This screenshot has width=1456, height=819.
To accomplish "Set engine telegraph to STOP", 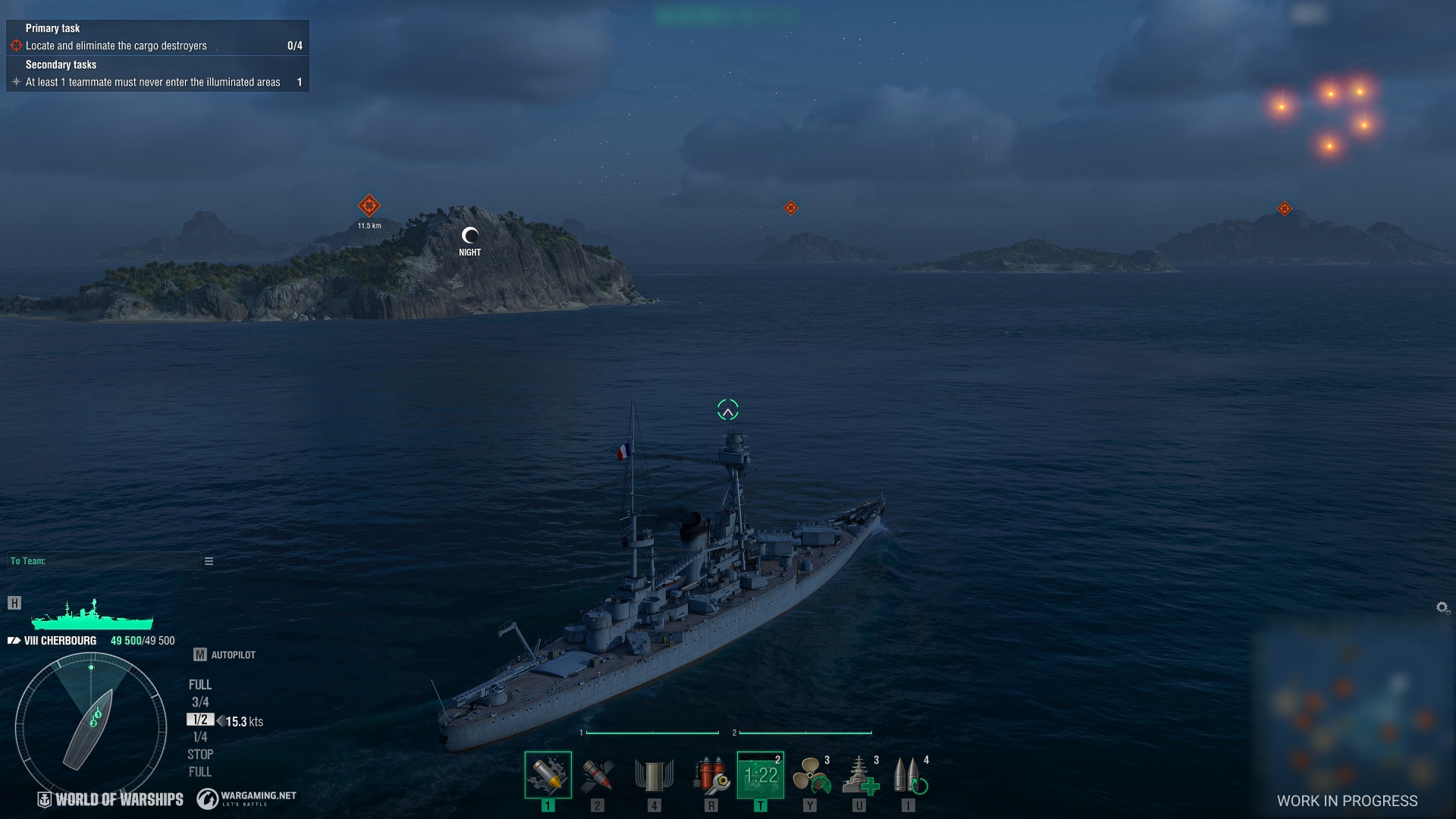I will 200,755.
